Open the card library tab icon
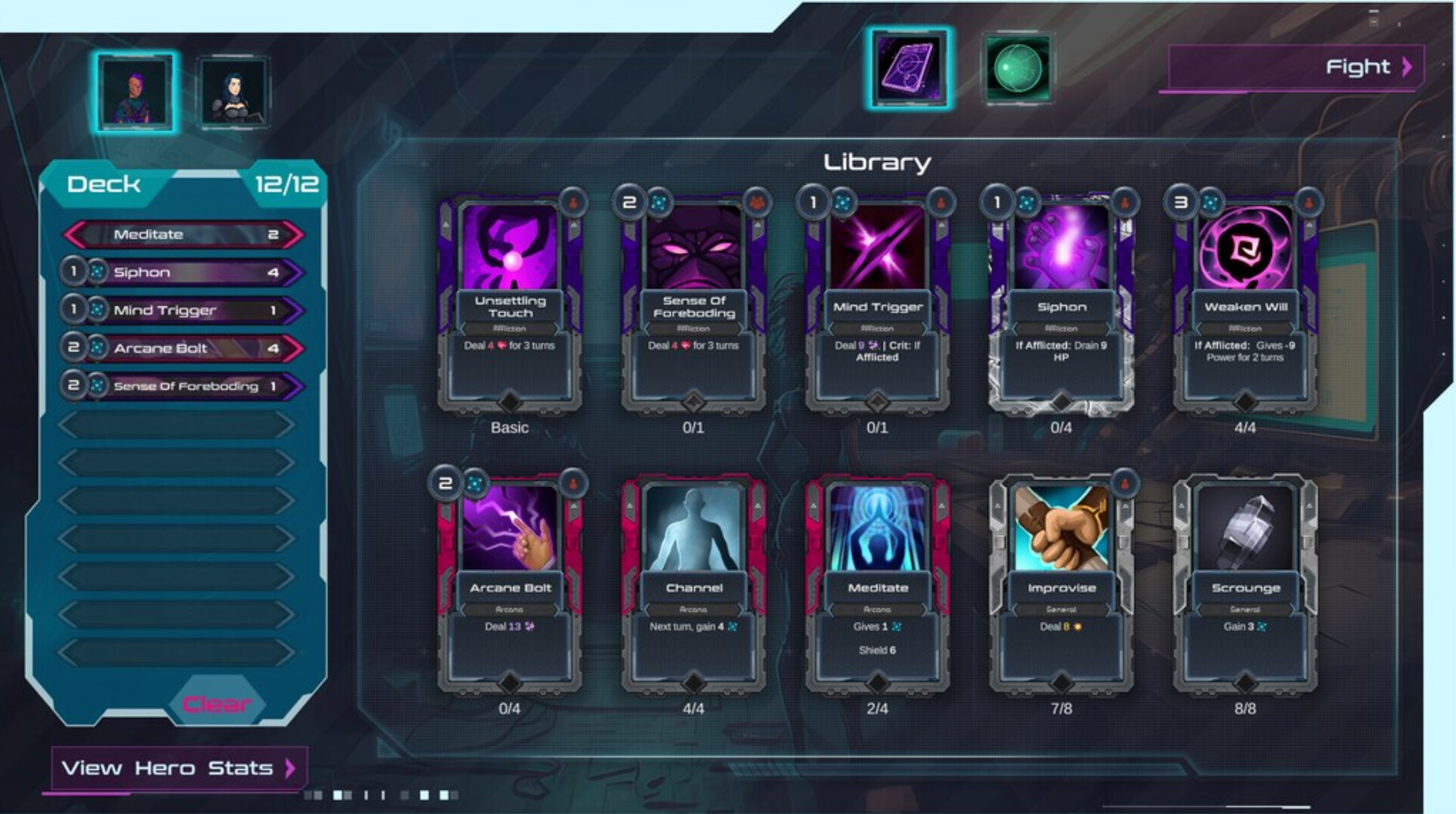This screenshot has height=814, width=1456. point(909,68)
